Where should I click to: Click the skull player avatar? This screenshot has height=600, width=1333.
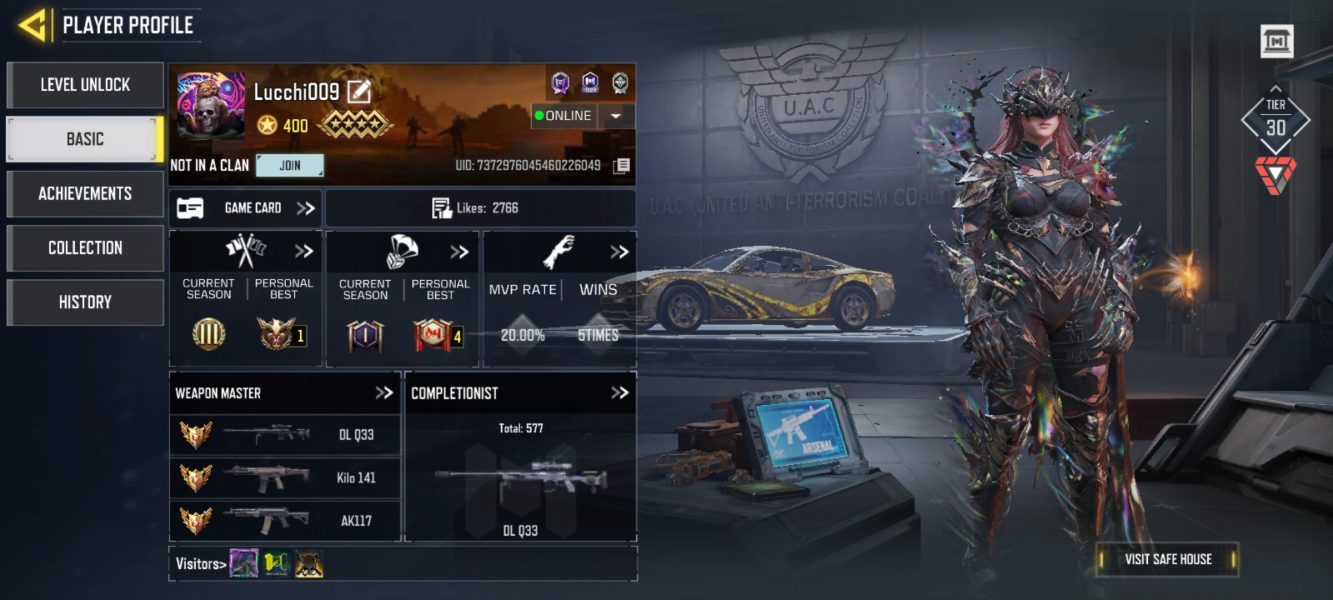(210, 105)
